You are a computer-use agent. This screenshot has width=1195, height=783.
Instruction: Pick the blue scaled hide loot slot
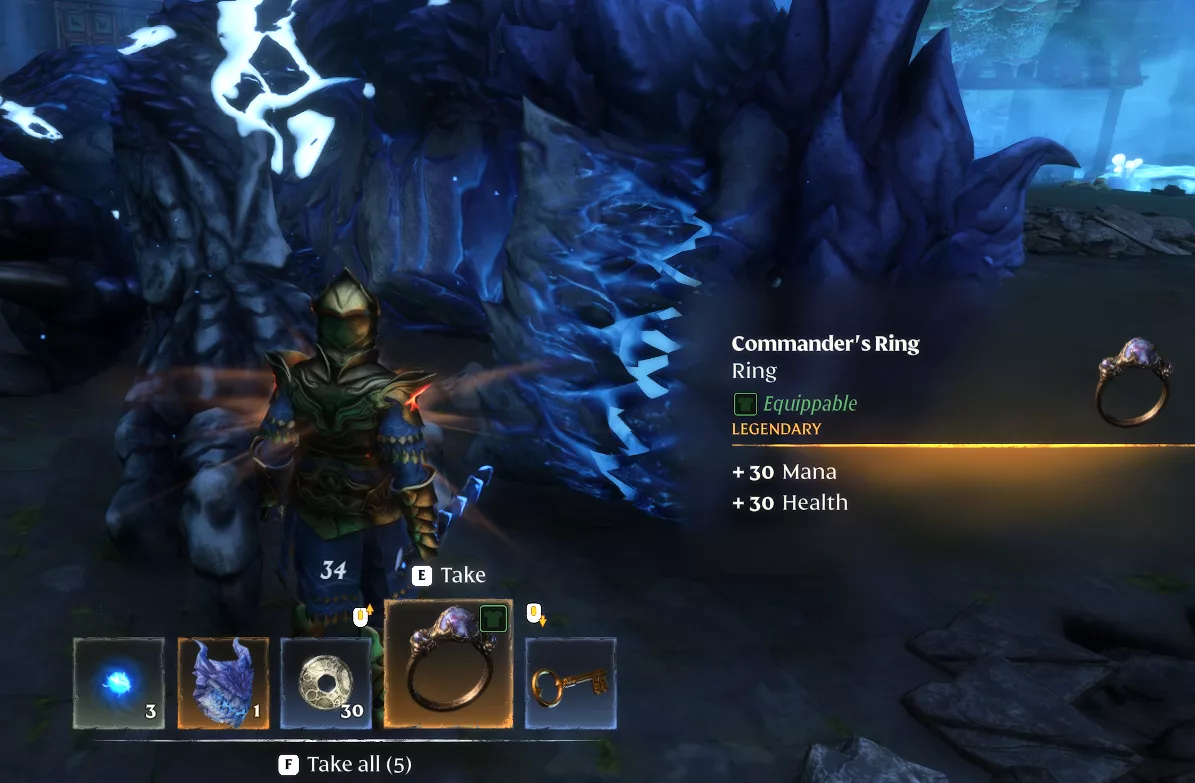(x=223, y=684)
